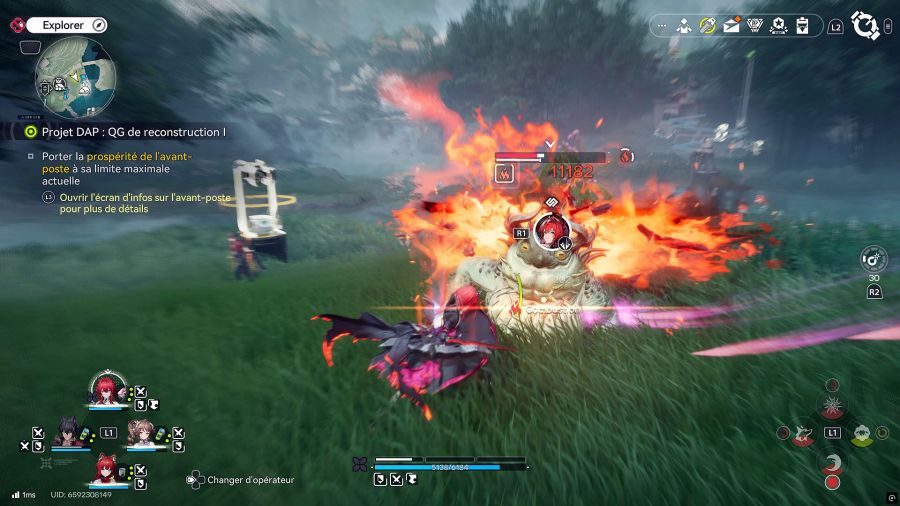Click the green-circled rocket icon
The height and width of the screenshot is (506, 900).
[x=708, y=26]
